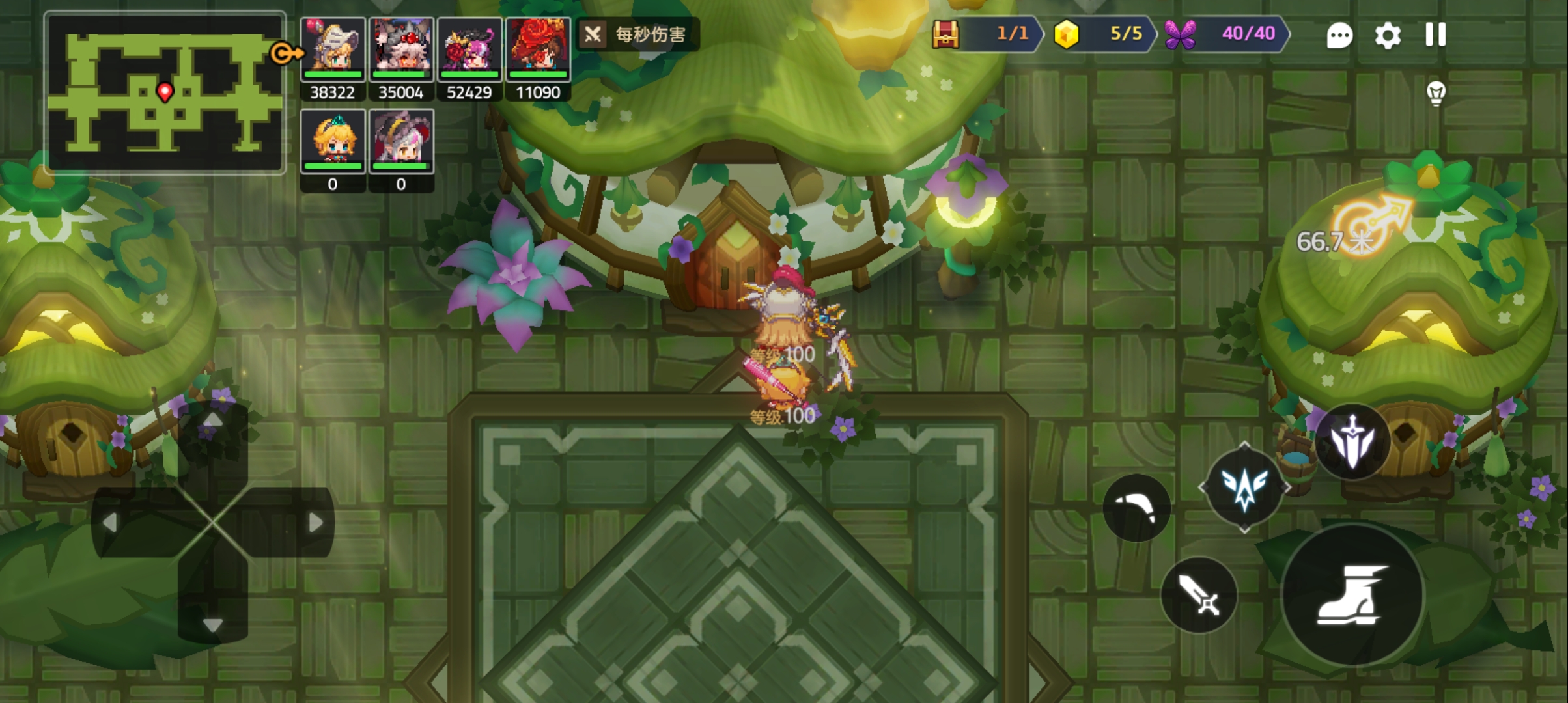Tap the D-pad left arrow
1568x703 pixels.
point(110,522)
